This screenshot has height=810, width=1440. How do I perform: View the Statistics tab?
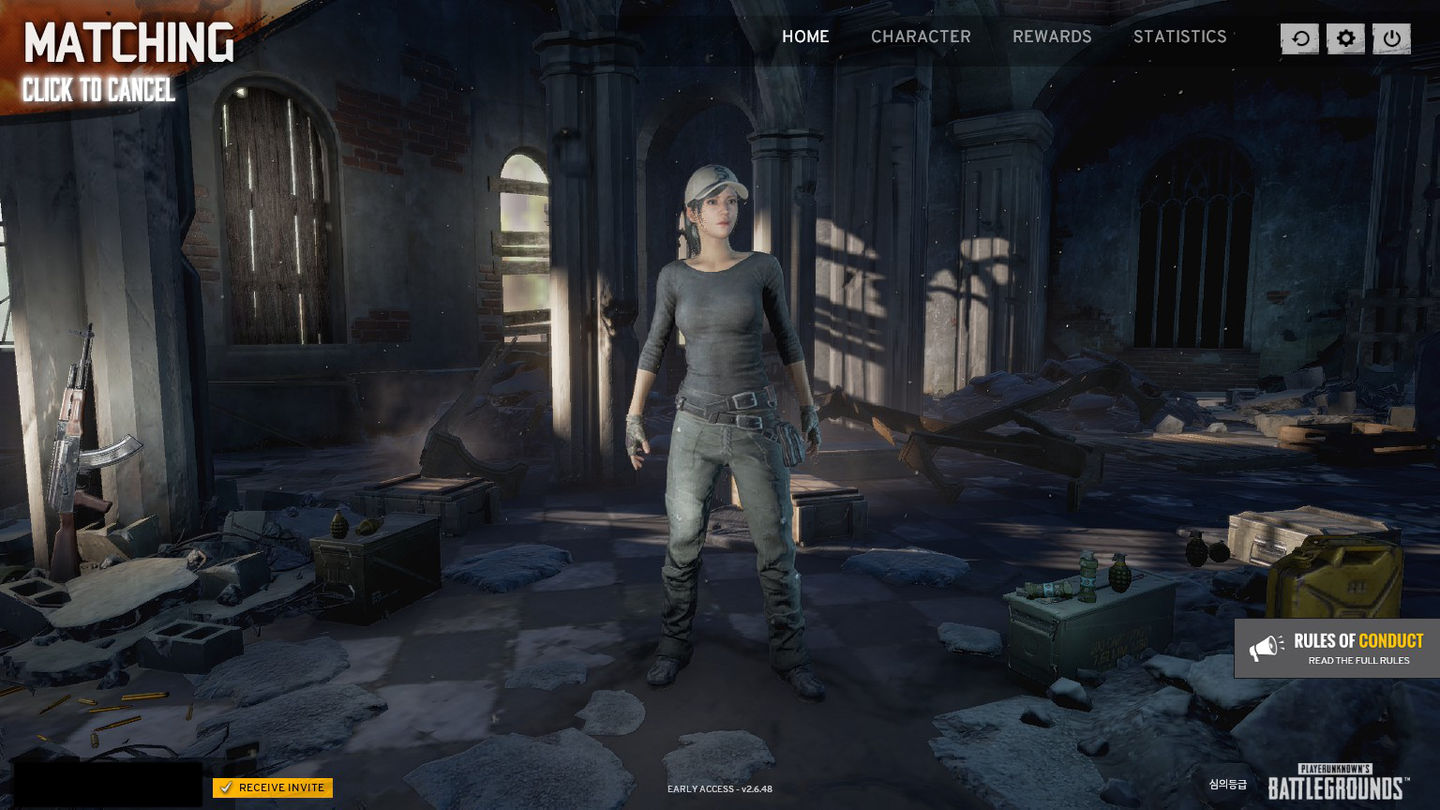(x=1179, y=36)
